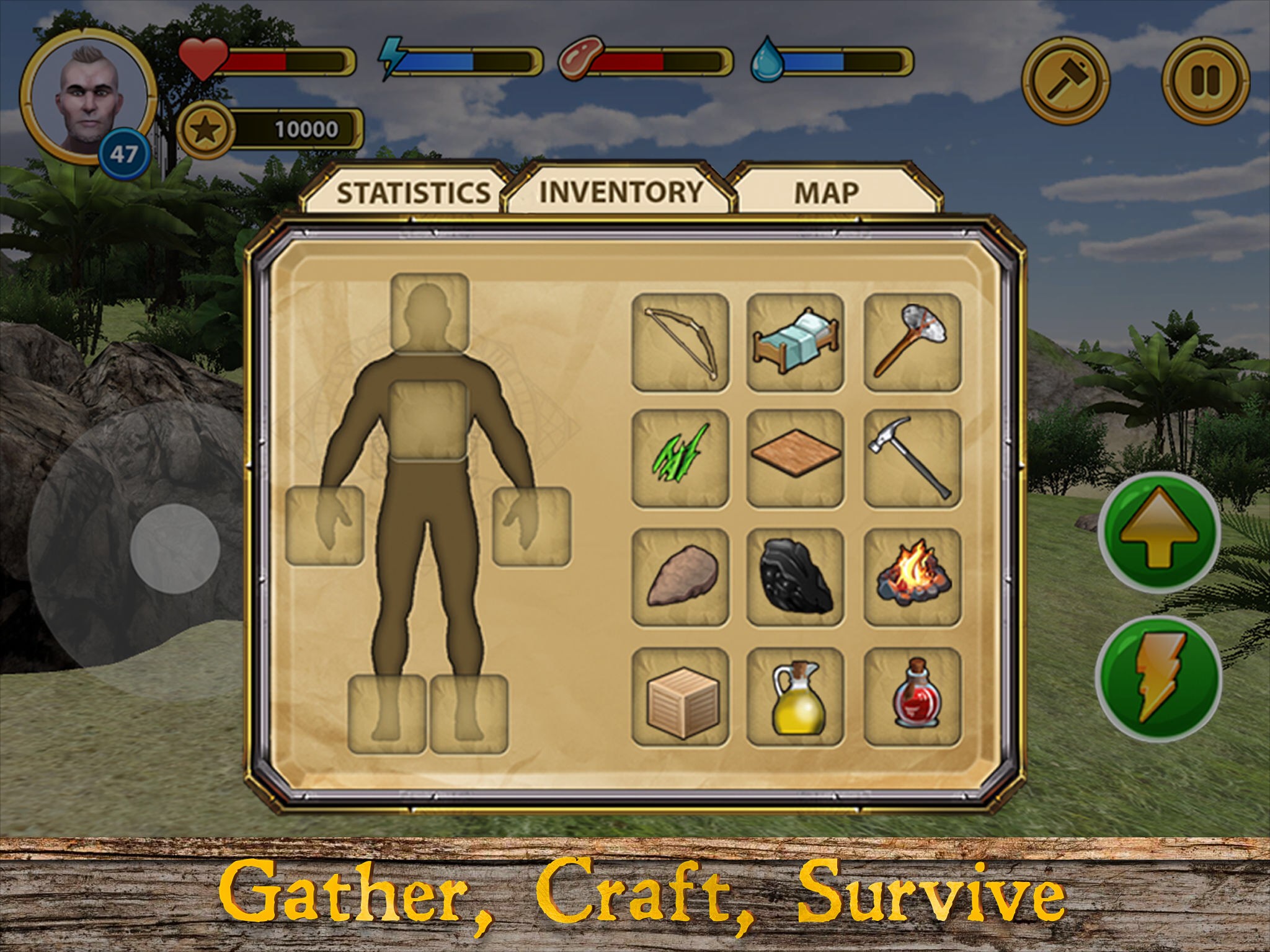The width and height of the screenshot is (1270, 952).
Task: Select the wooden floor plank
Action: (795, 459)
